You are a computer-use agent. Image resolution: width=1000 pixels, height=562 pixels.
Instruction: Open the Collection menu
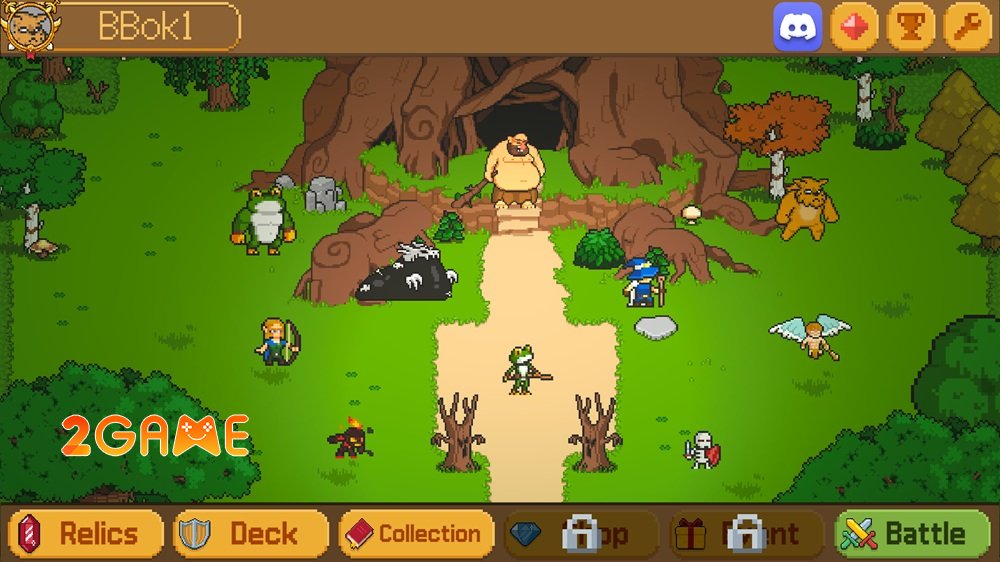tap(416, 534)
